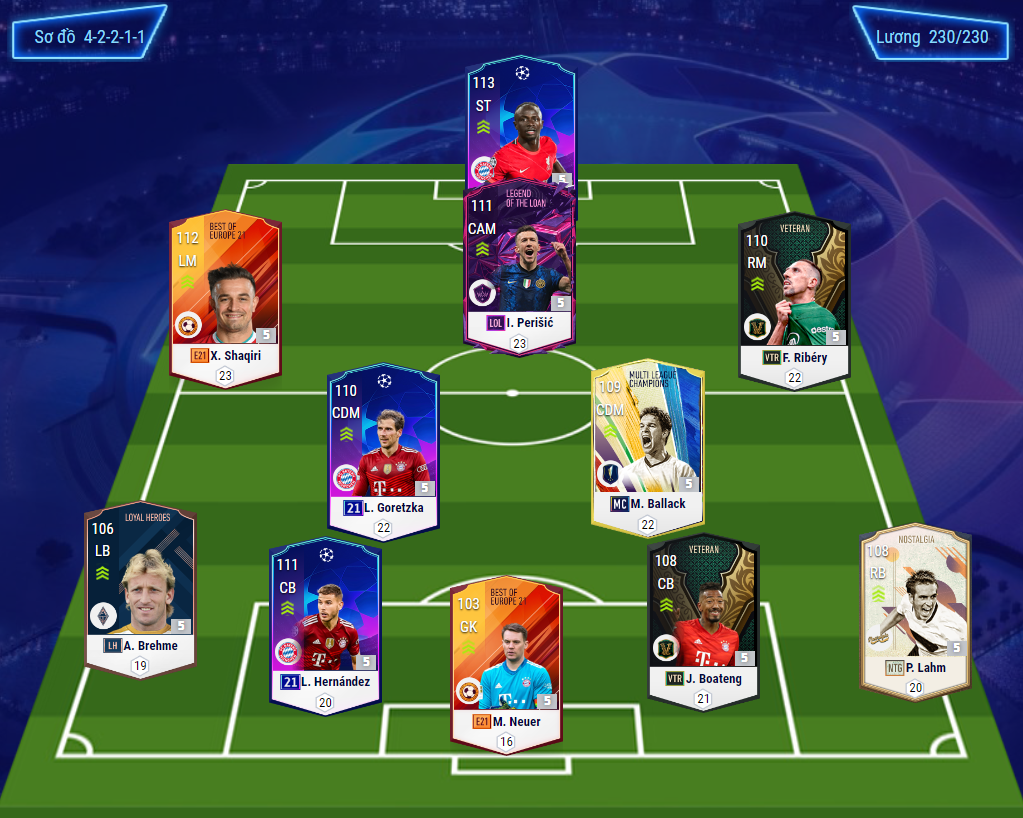Select the ST striker card
Image resolution: width=1023 pixels, height=818 pixels.
click(521, 120)
